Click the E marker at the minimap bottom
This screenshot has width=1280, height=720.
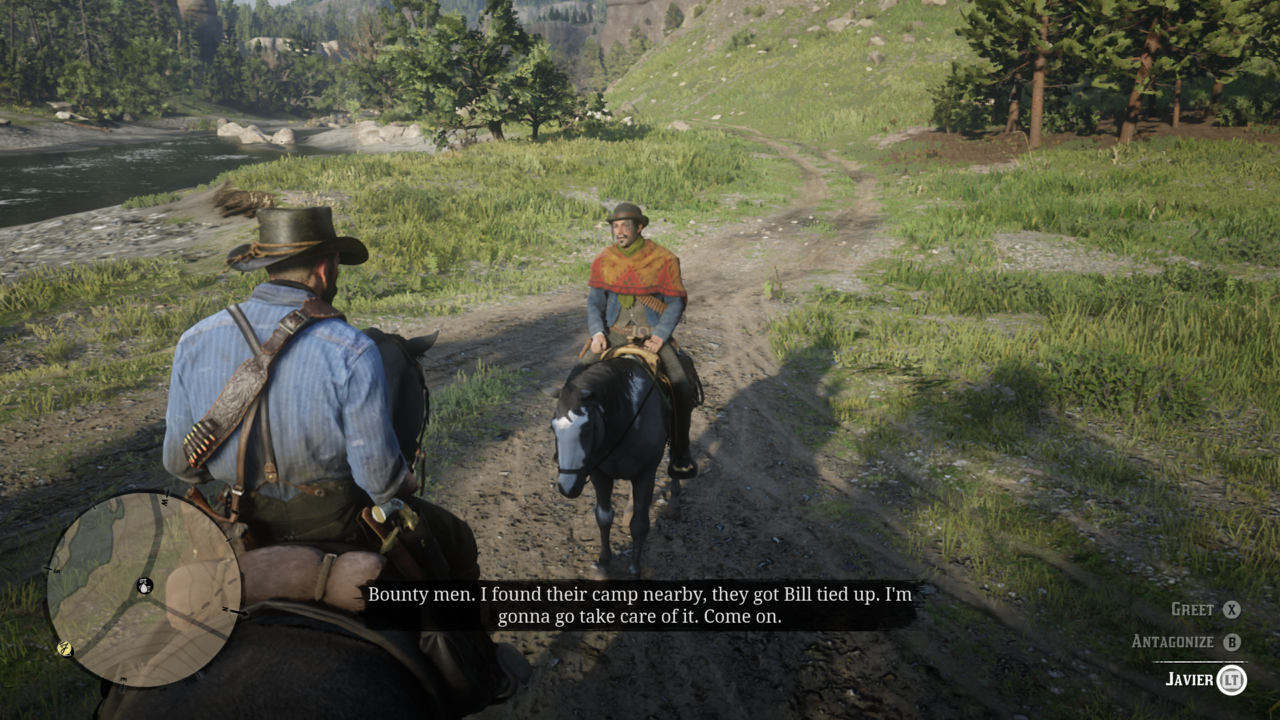pos(122,679)
